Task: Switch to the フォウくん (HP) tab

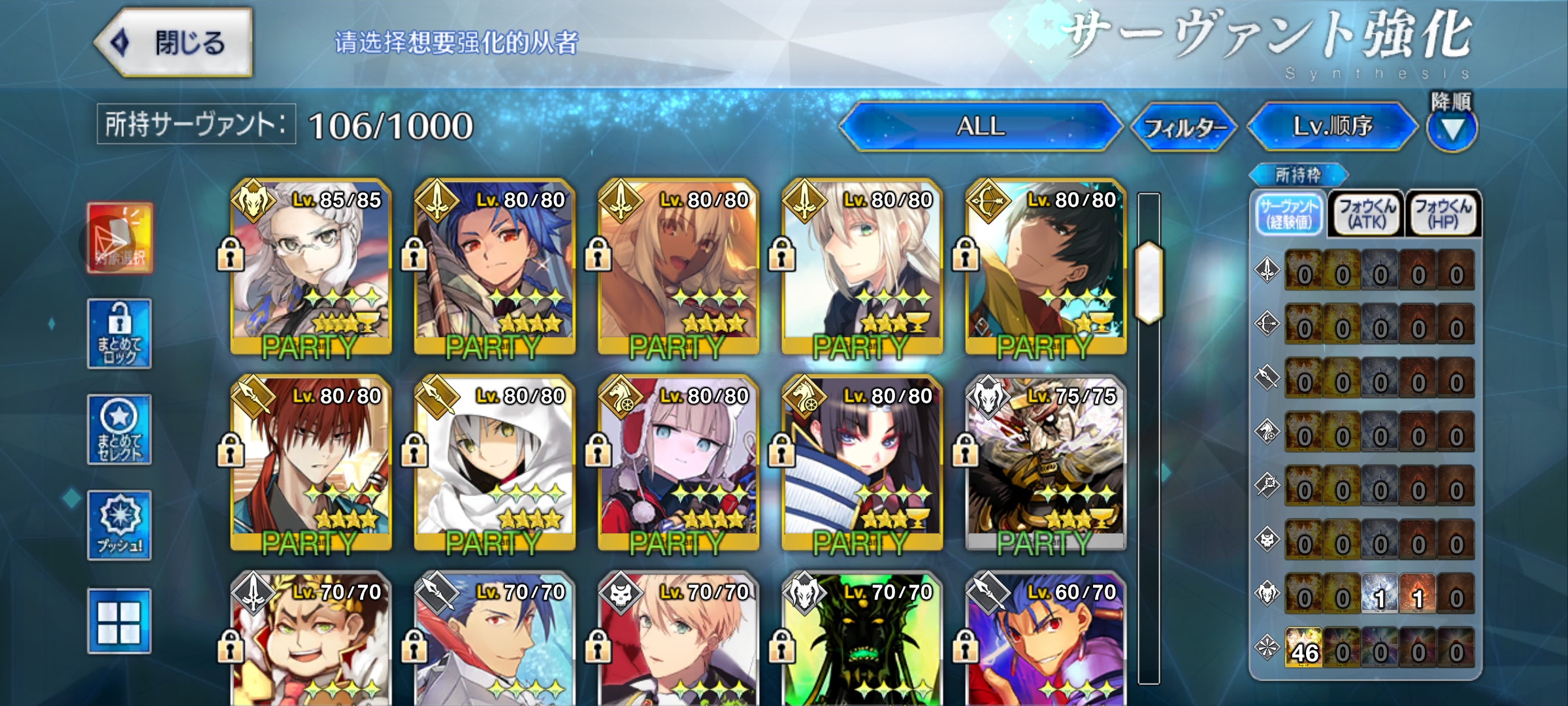Action: coord(1443,214)
